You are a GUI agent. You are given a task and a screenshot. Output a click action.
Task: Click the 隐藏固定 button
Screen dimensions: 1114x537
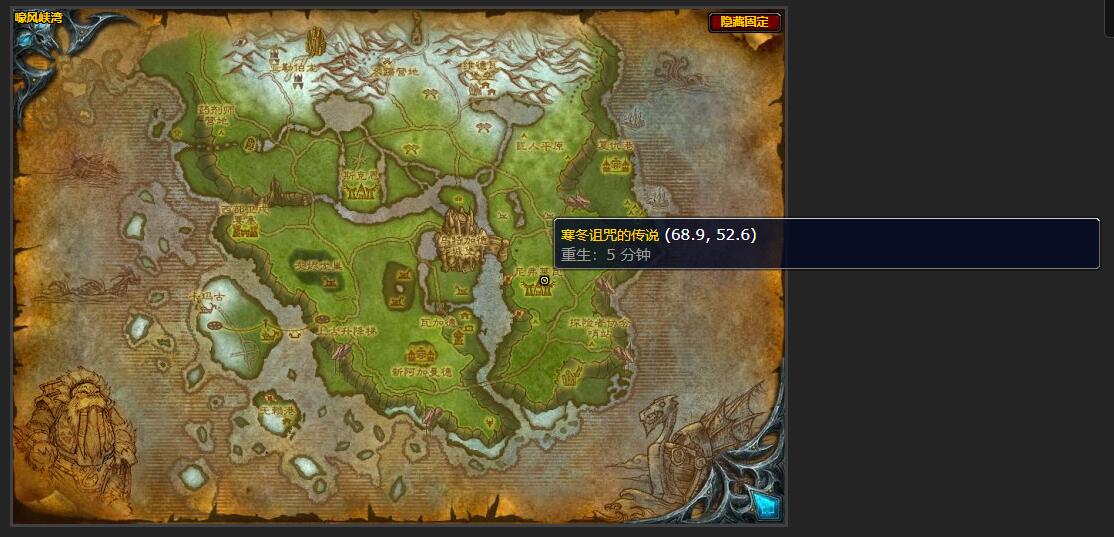(745, 22)
